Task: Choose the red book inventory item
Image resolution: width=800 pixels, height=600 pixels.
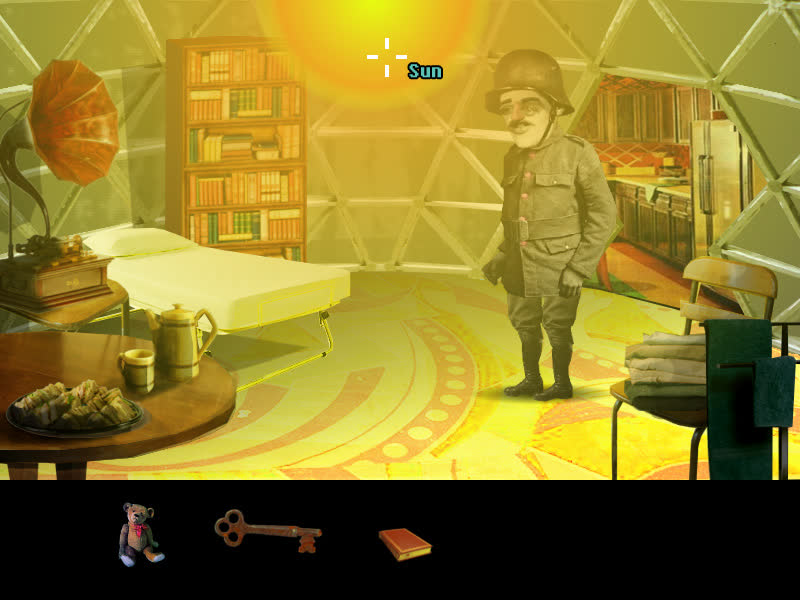Action: coord(404,543)
